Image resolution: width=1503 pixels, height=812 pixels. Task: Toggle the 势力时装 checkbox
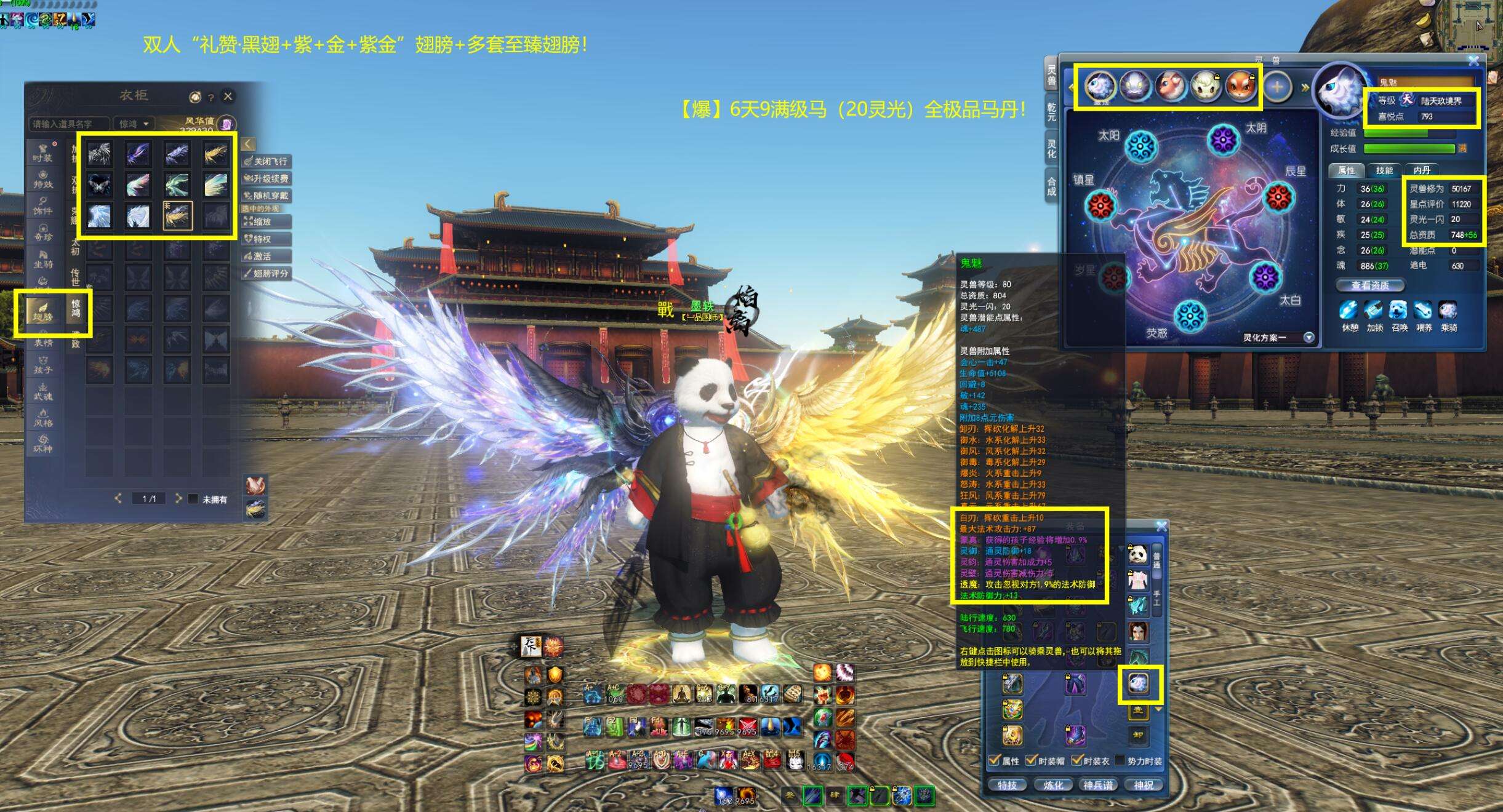click(1121, 761)
